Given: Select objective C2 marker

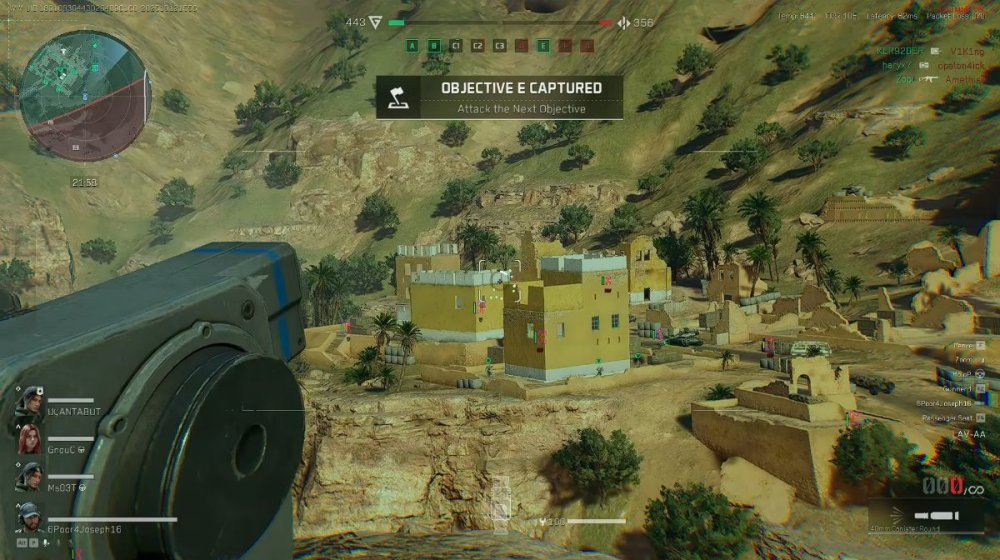Looking at the screenshot, I should click(x=478, y=45).
